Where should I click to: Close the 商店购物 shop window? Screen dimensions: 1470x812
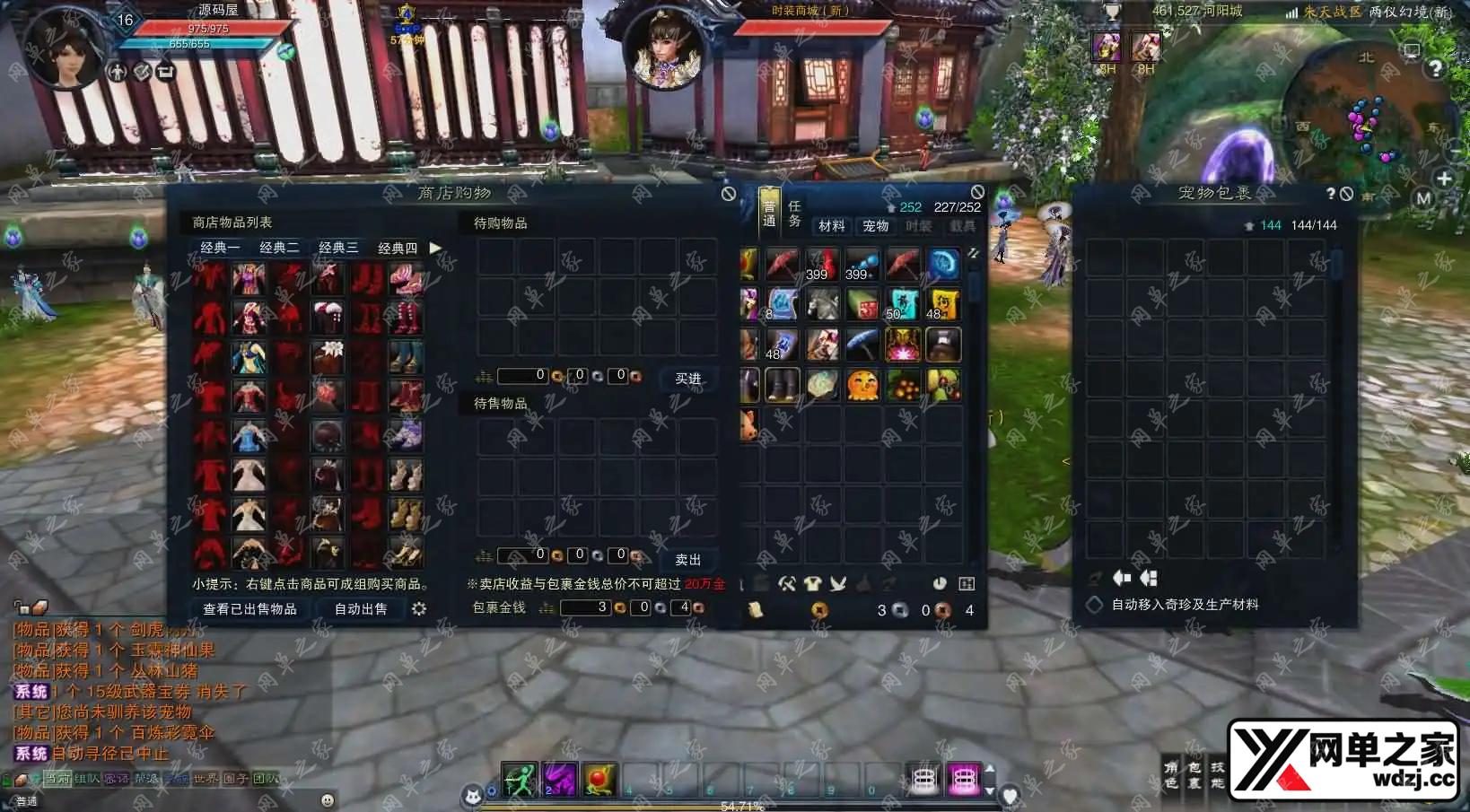pos(729,194)
